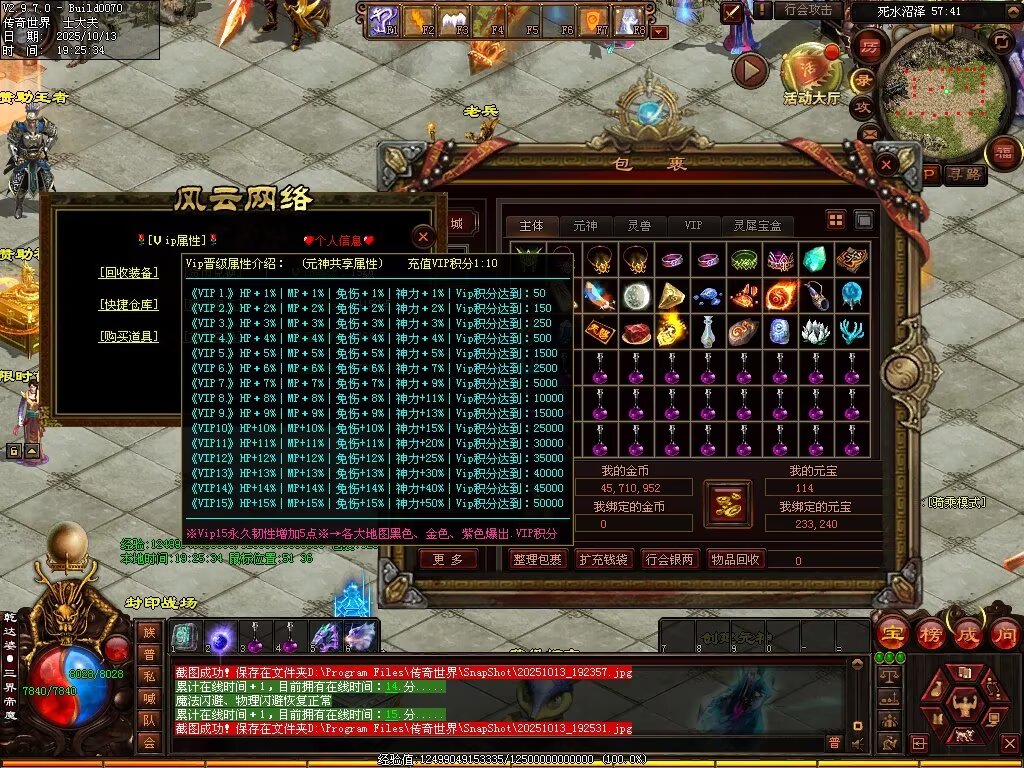Close the 包裹 bag window
The height and width of the screenshot is (768, 1024).
887,164
